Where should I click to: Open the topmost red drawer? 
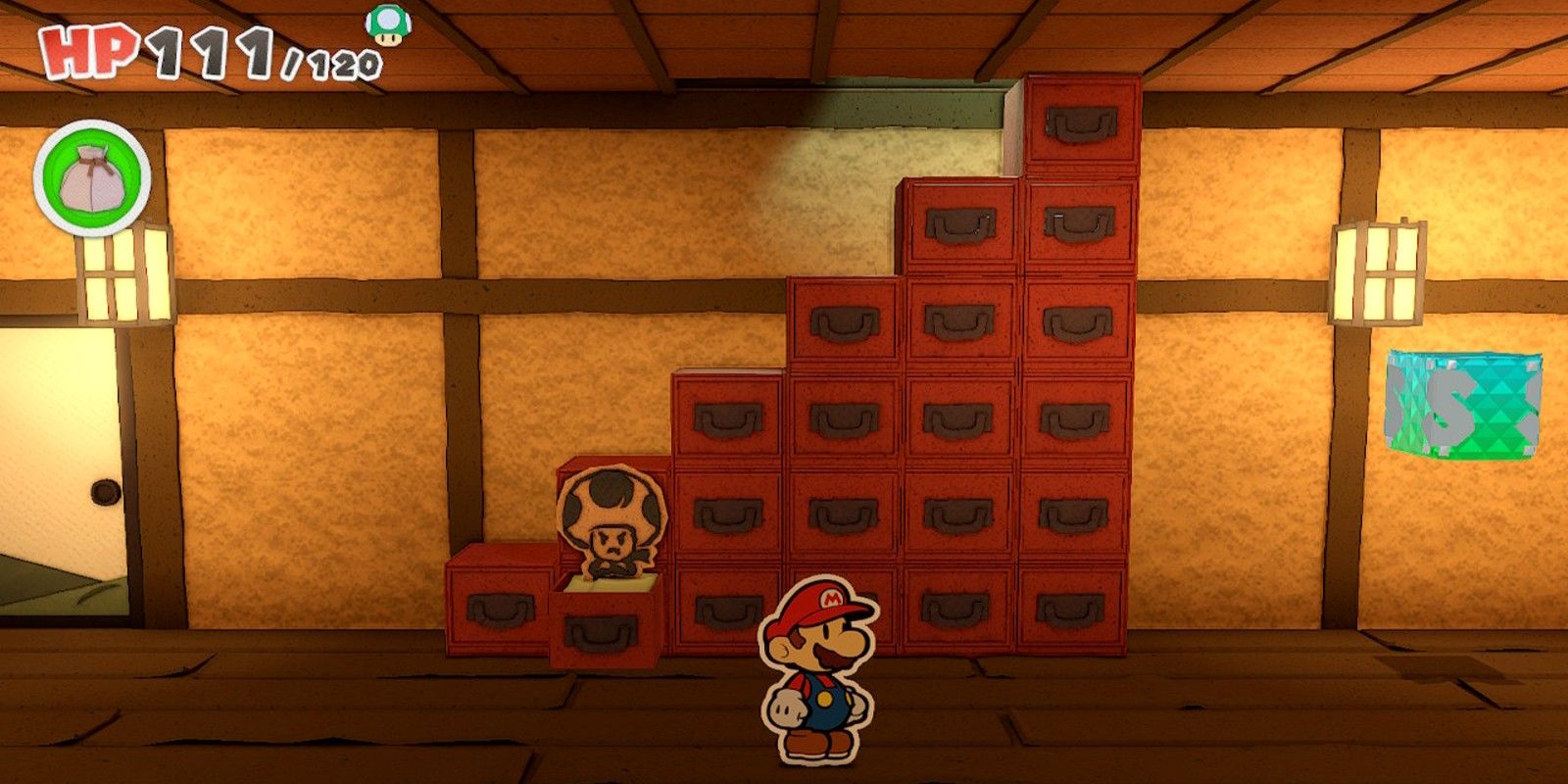pos(1083,122)
